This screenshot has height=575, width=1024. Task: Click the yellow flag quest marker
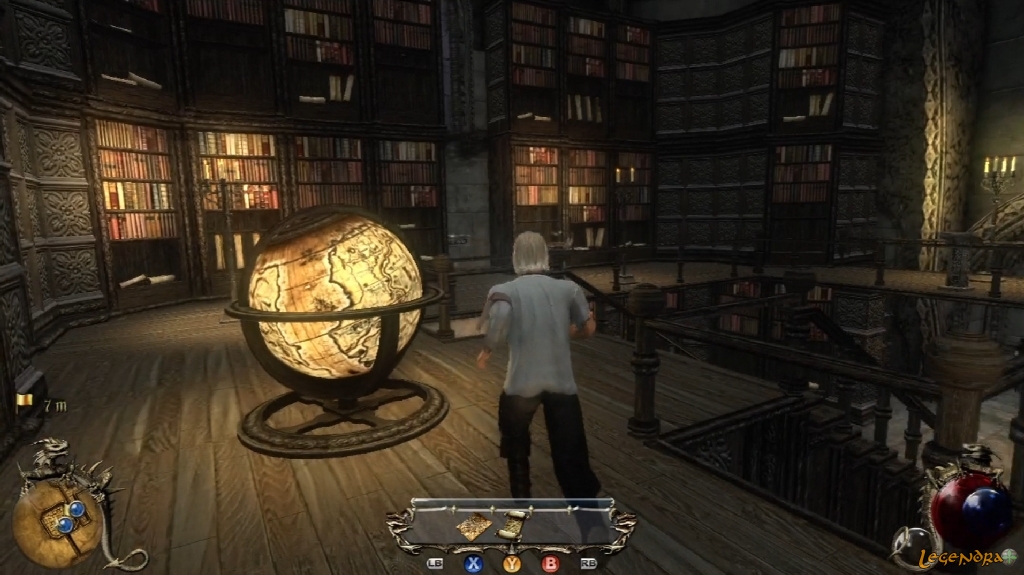coord(25,403)
